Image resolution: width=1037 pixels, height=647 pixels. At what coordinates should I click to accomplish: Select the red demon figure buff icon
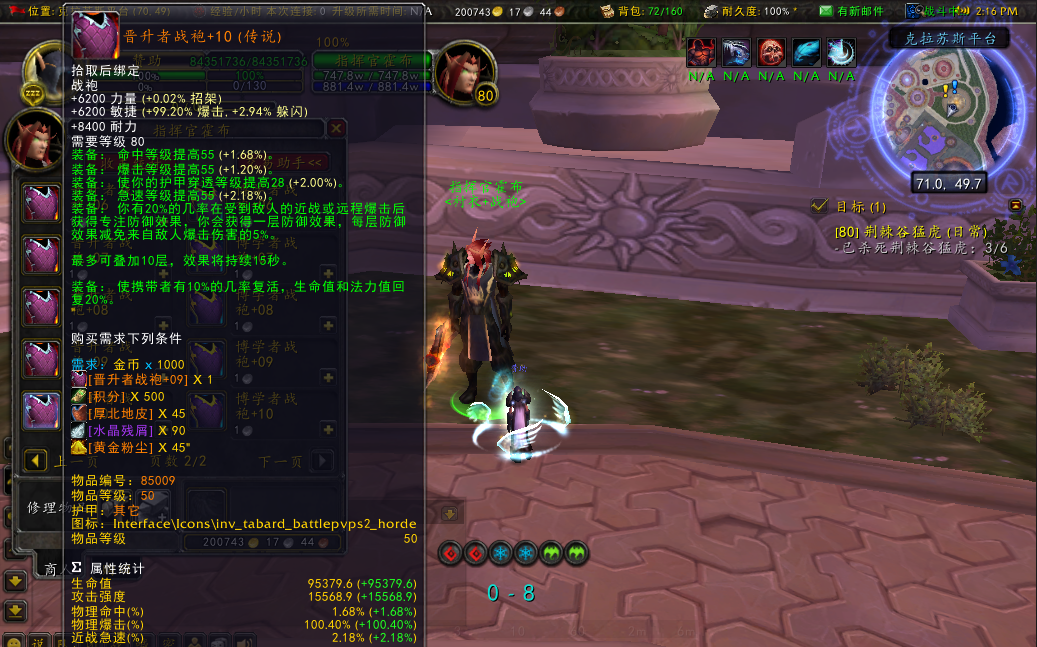click(x=703, y=52)
